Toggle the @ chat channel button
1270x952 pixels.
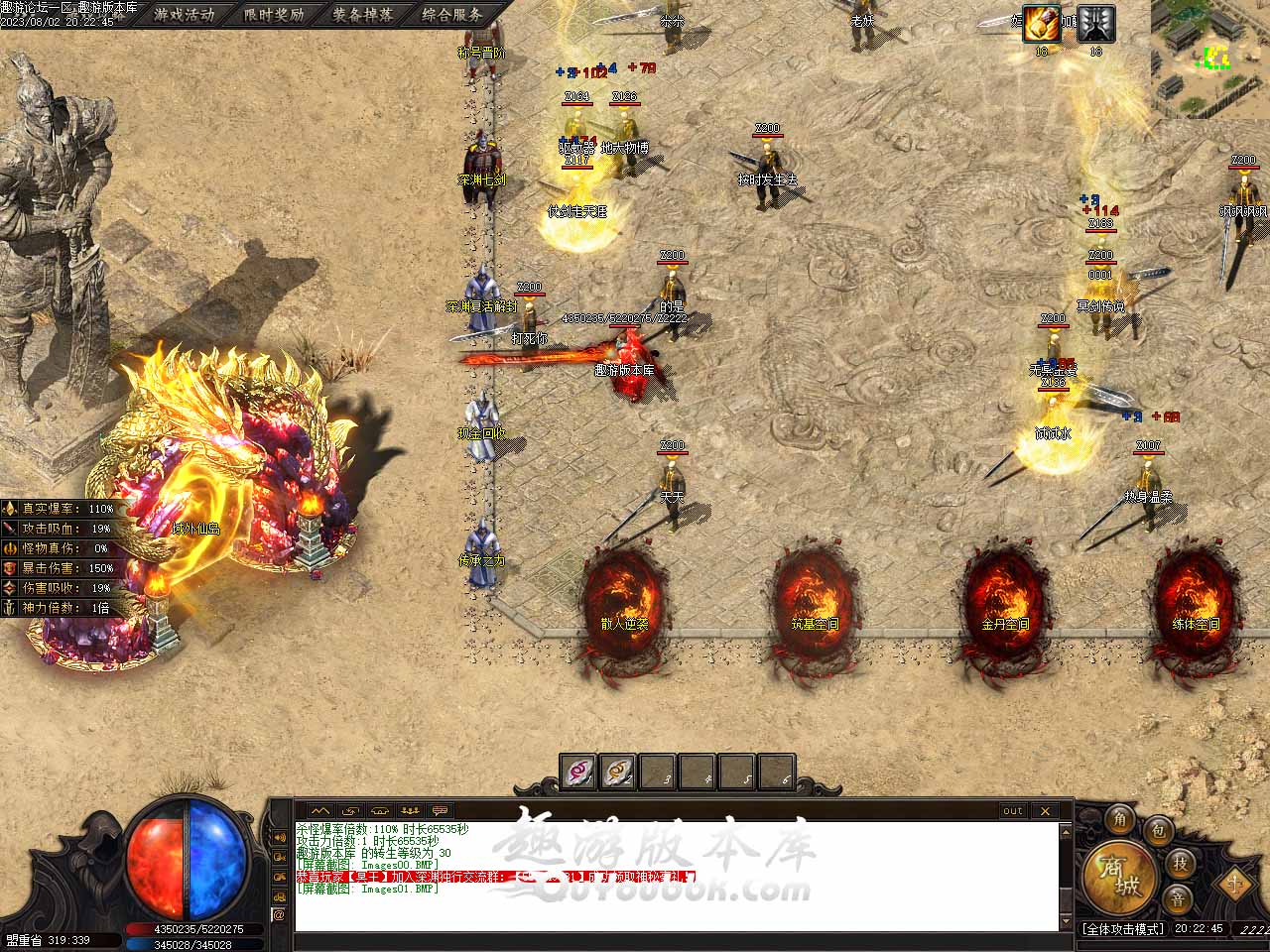click(280, 914)
